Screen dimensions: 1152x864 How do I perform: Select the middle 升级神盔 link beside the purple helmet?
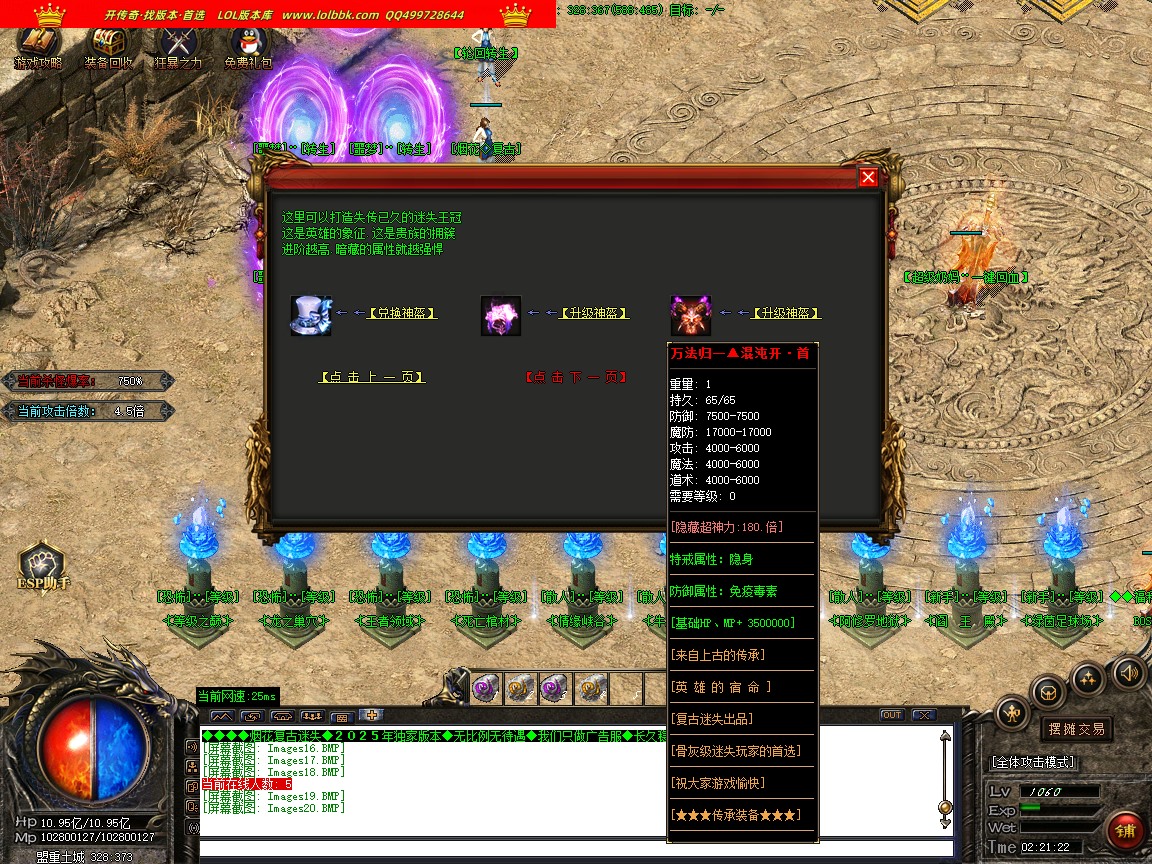[594, 313]
